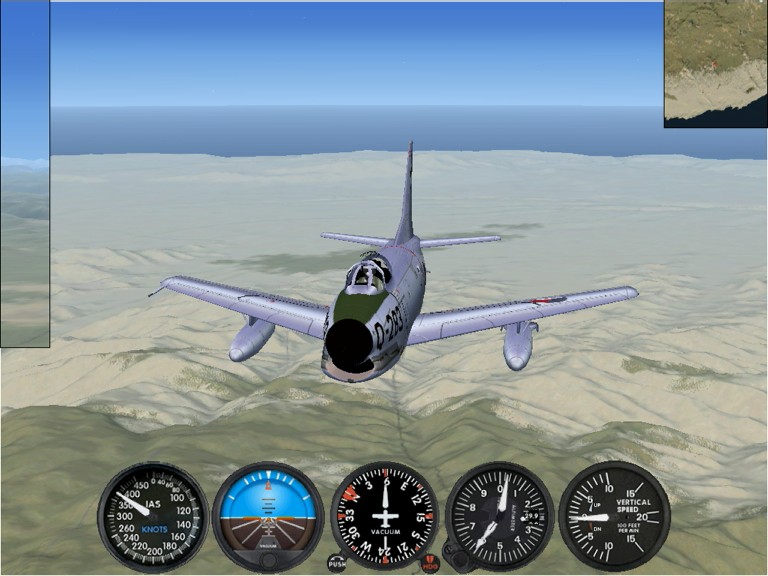Image resolution: width=768 pixels, height=576 pixels.
Task: Click the altimeter gauge
Action: (x=500, y=516)
